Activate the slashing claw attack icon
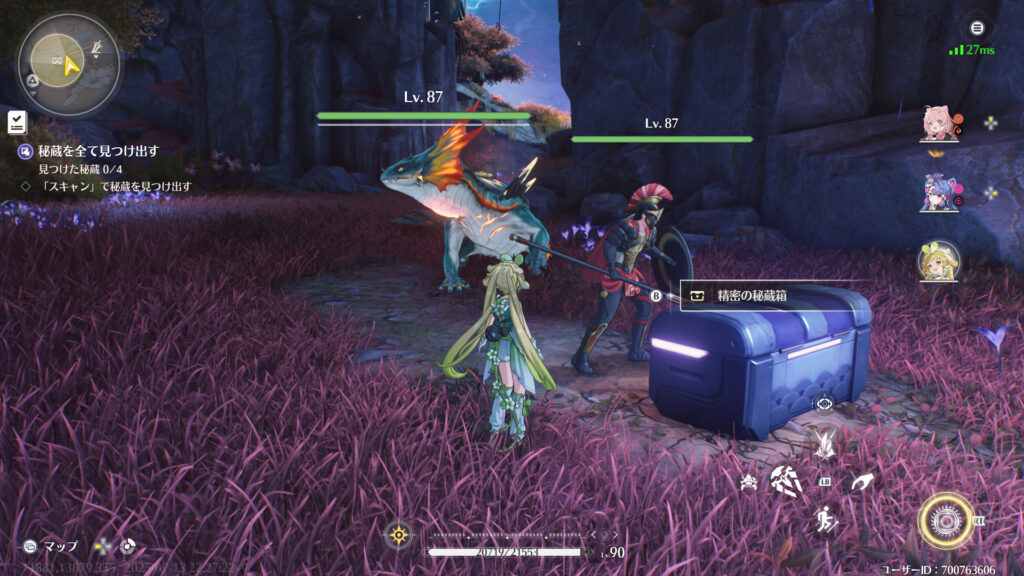 tap(786, 481)
